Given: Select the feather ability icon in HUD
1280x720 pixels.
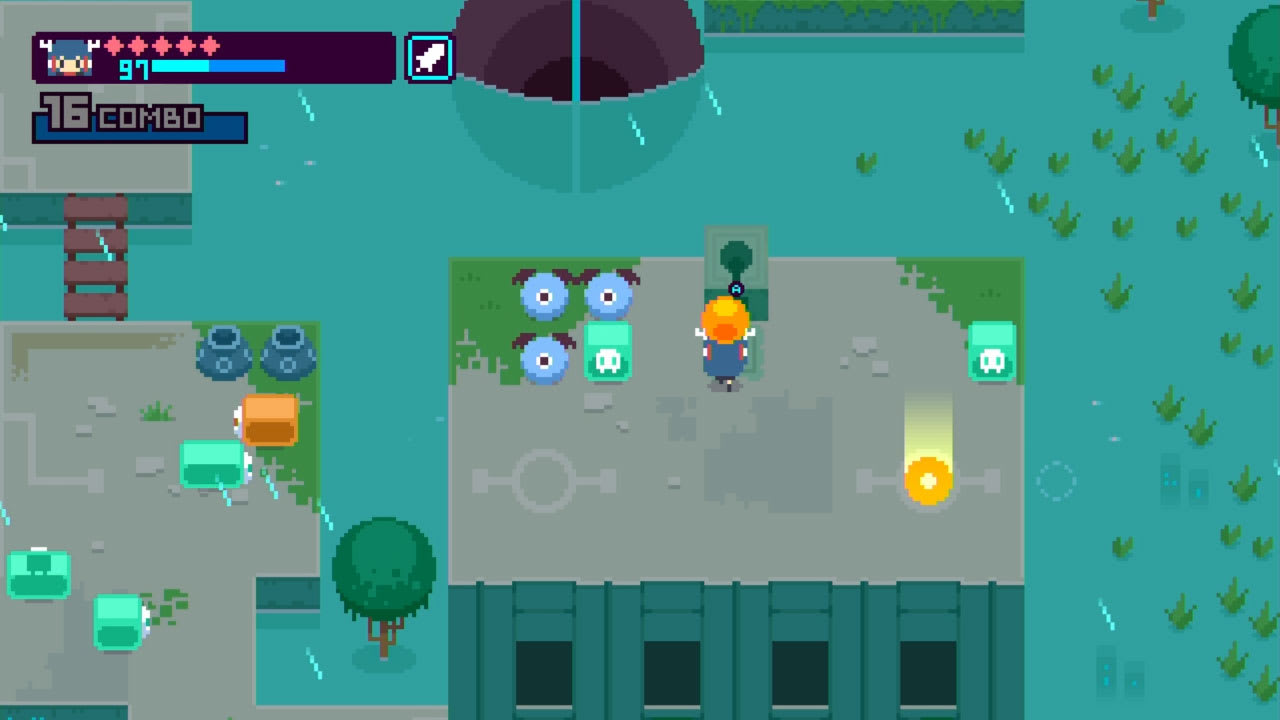Looking at the screenshot, I should 429,56.
